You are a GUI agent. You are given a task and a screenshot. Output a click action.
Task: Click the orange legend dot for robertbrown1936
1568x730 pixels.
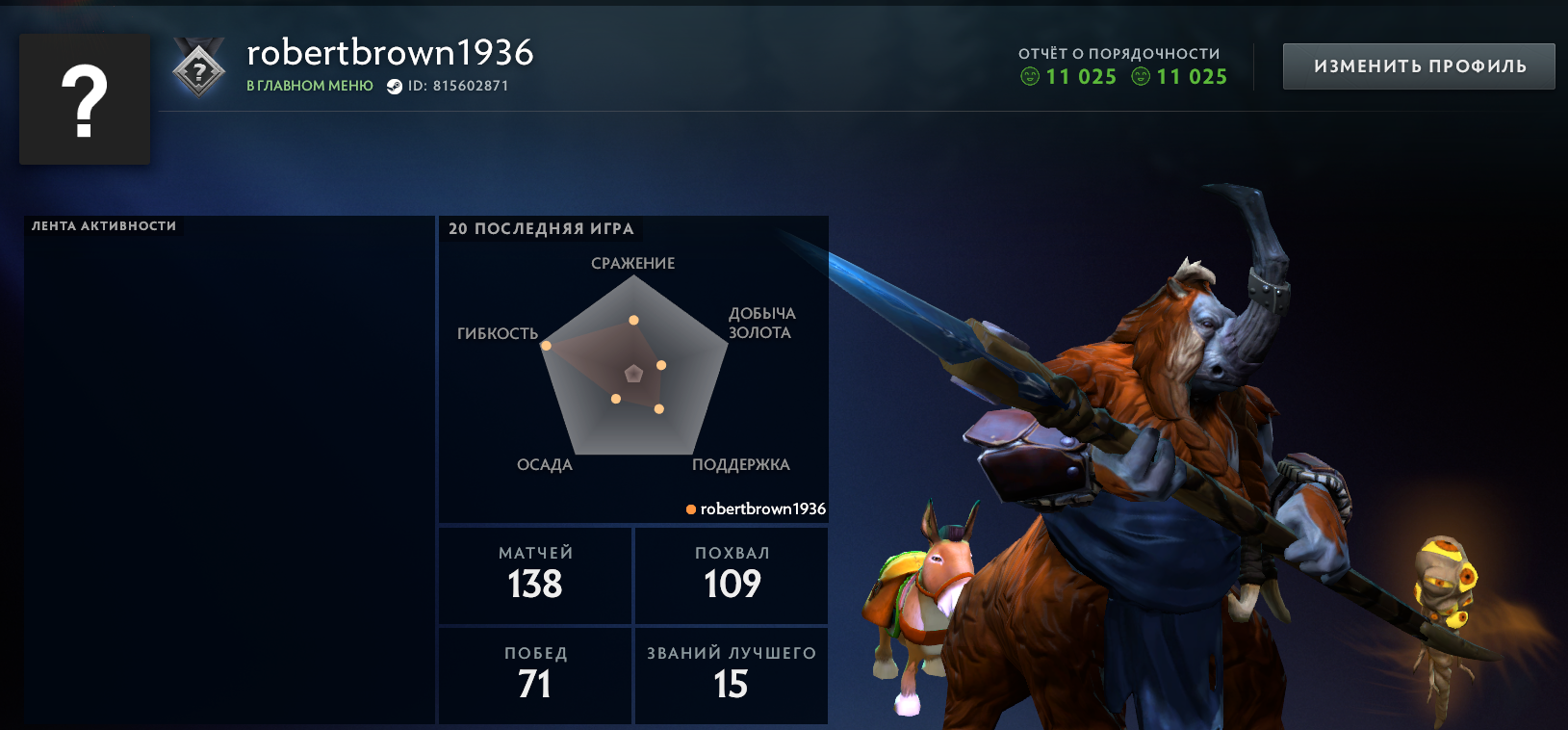tap(689, 508)
